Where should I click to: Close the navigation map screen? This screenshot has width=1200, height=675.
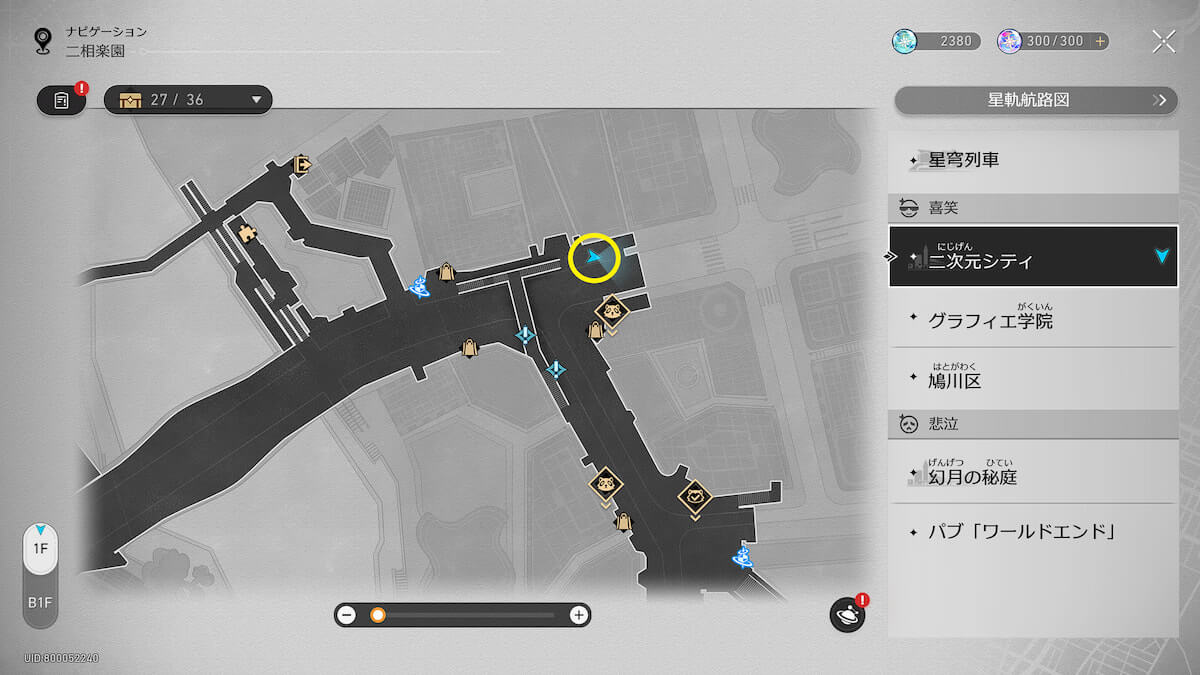1163,41
